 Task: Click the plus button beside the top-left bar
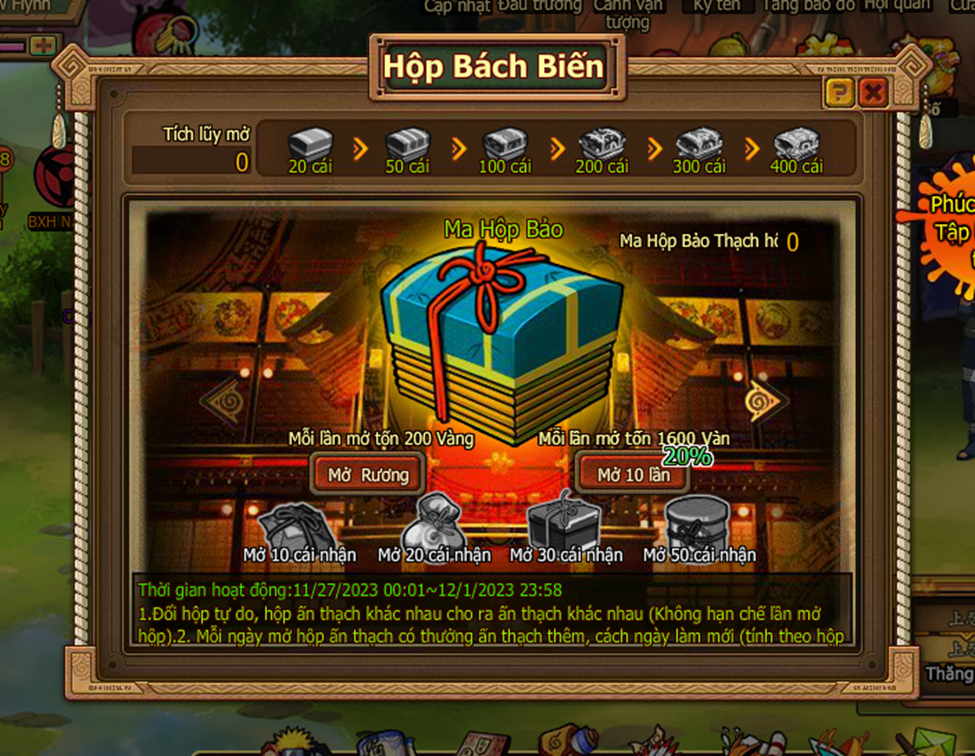(x=42, y=45)
